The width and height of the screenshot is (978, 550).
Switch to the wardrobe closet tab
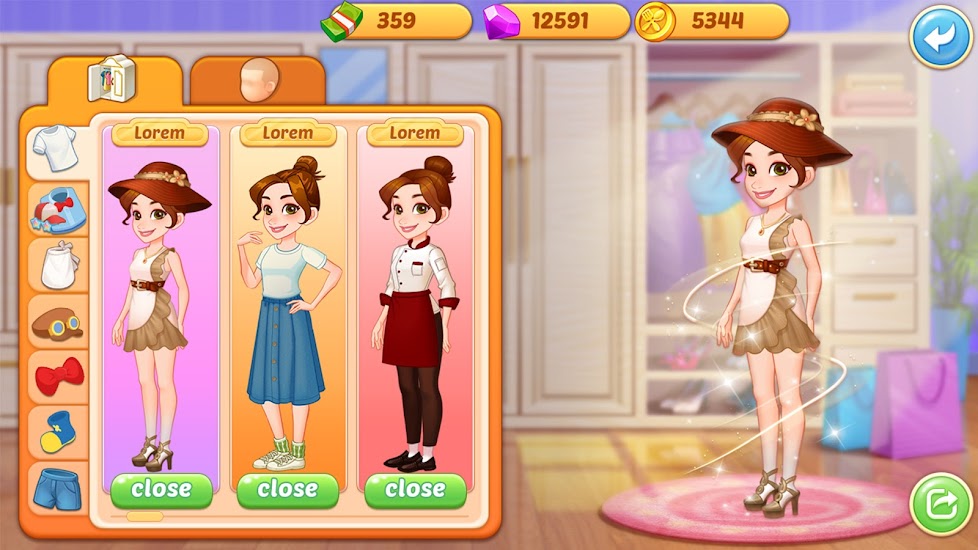point(112,81)
